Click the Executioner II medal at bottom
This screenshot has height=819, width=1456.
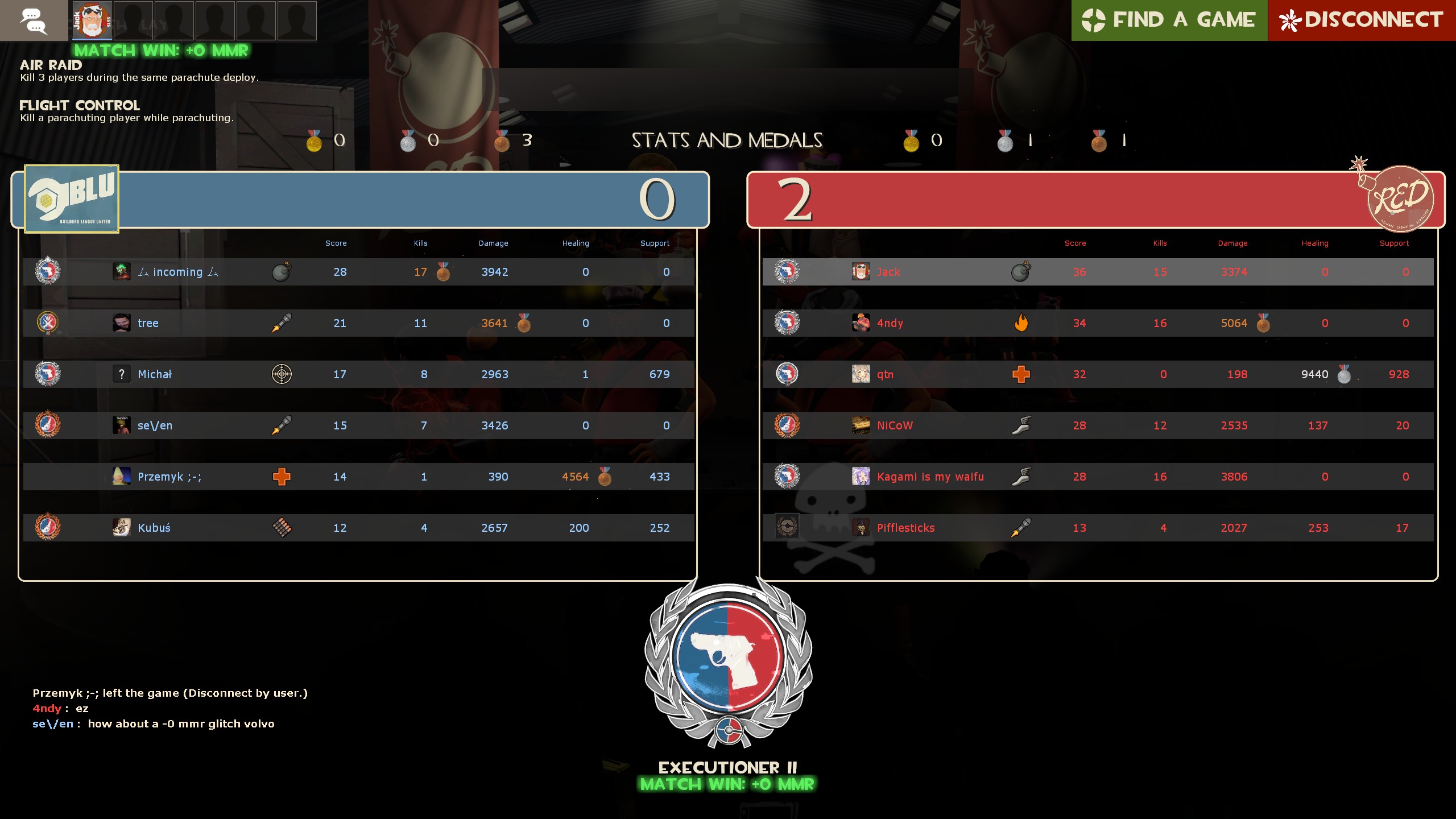coord(727,660)
